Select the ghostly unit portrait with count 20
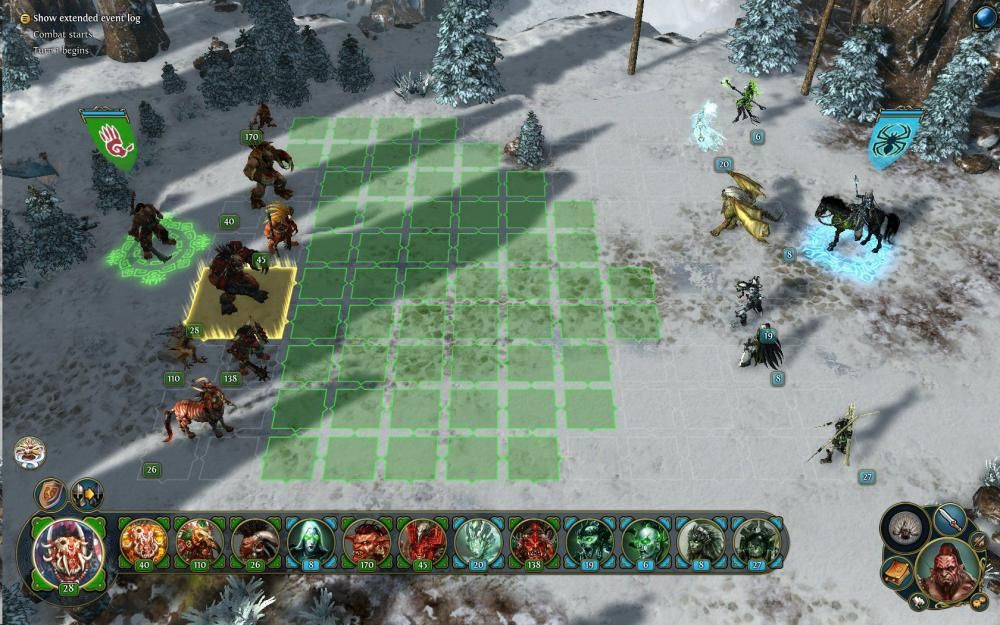1000x625 pixels. tap(478, 541)
